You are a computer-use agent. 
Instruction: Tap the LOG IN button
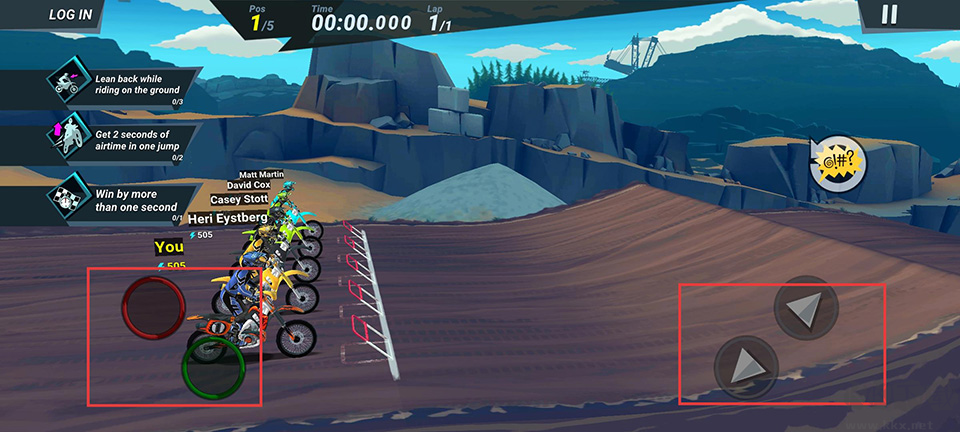(70, 15)
